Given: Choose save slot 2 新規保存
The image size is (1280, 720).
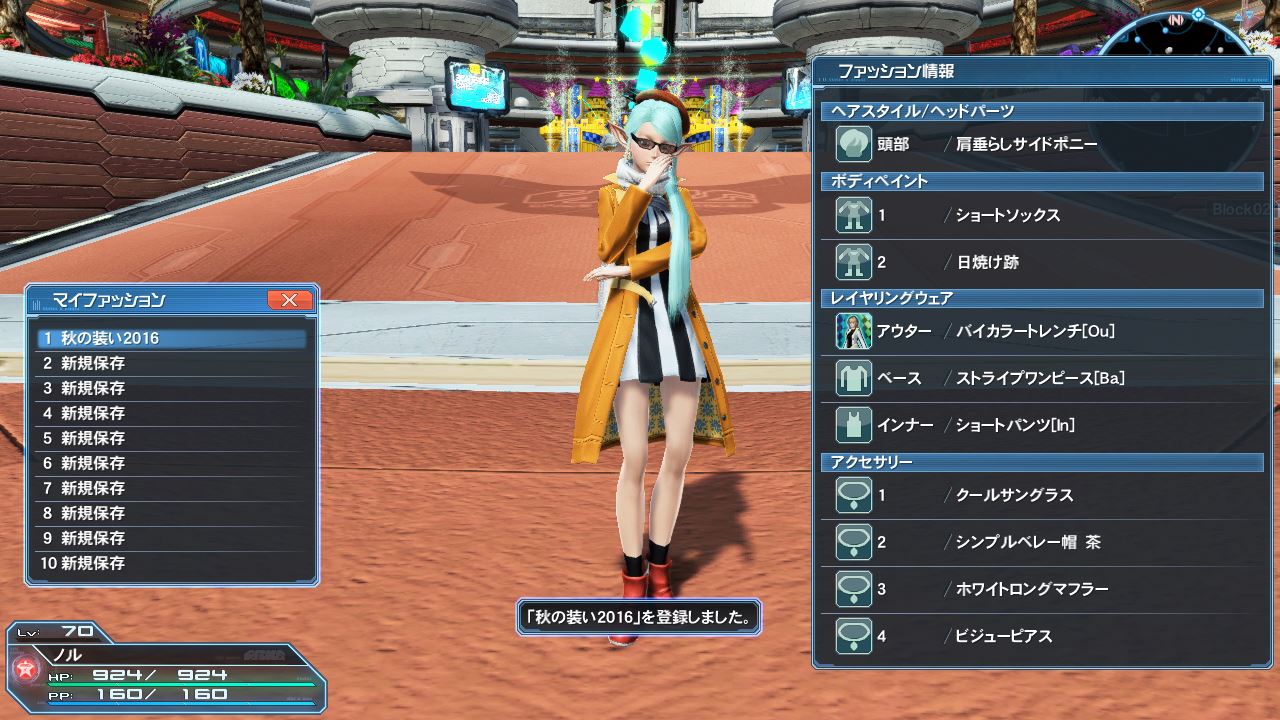Looking at the screenshot, I should pyautogui.click(x=171, y=363).
